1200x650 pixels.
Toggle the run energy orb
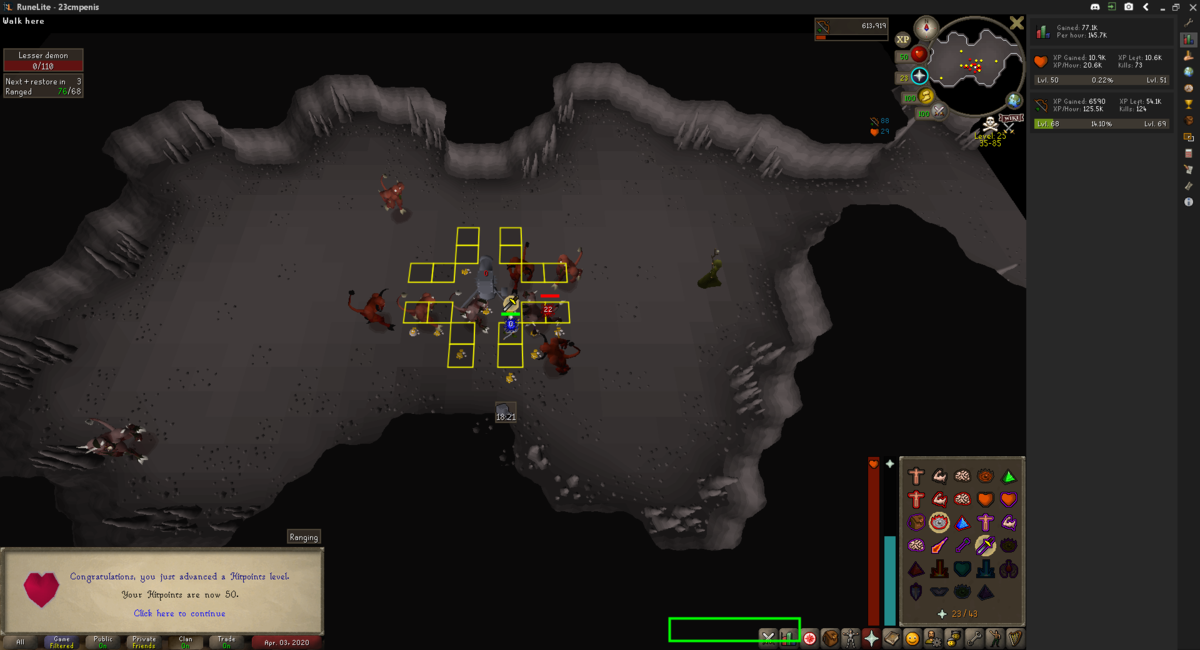926,97
